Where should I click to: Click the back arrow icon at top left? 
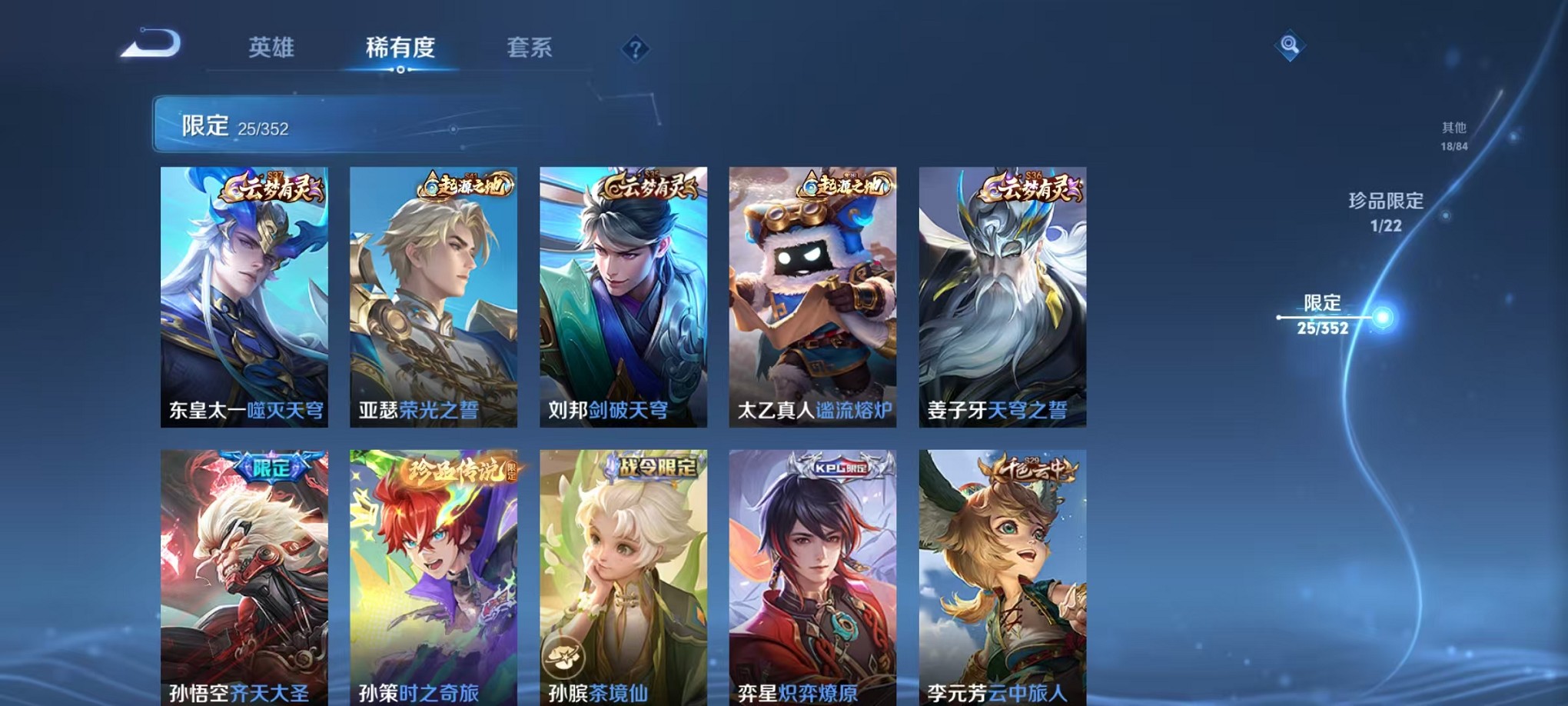point(151,45)
